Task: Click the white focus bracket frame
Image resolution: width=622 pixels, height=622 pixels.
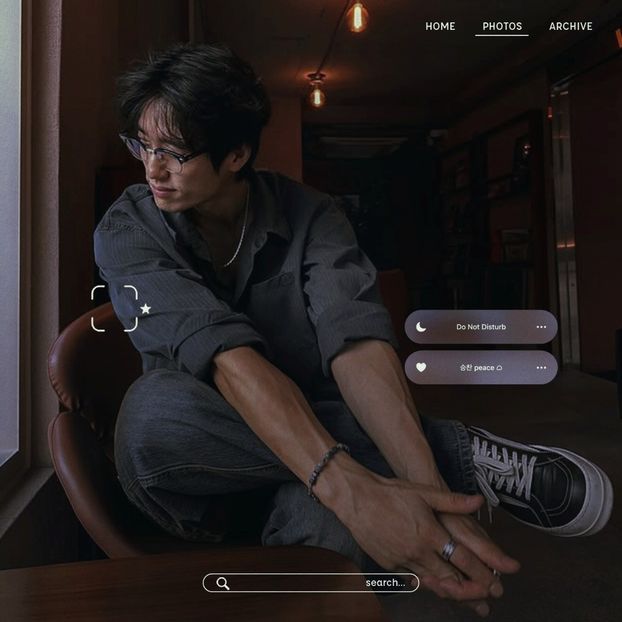Action: click(114, 308)
